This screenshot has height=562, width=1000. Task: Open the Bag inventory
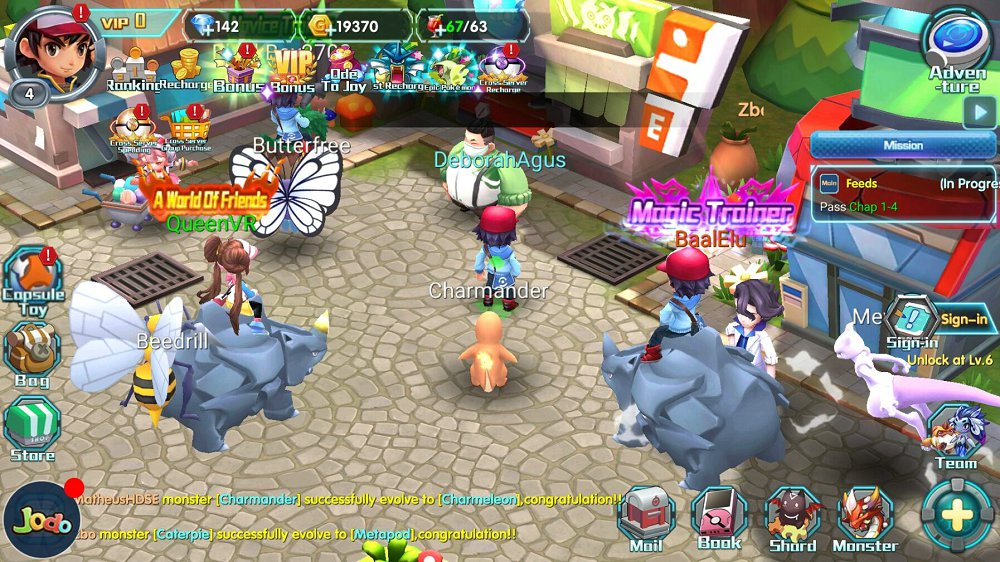coord(32,353)
